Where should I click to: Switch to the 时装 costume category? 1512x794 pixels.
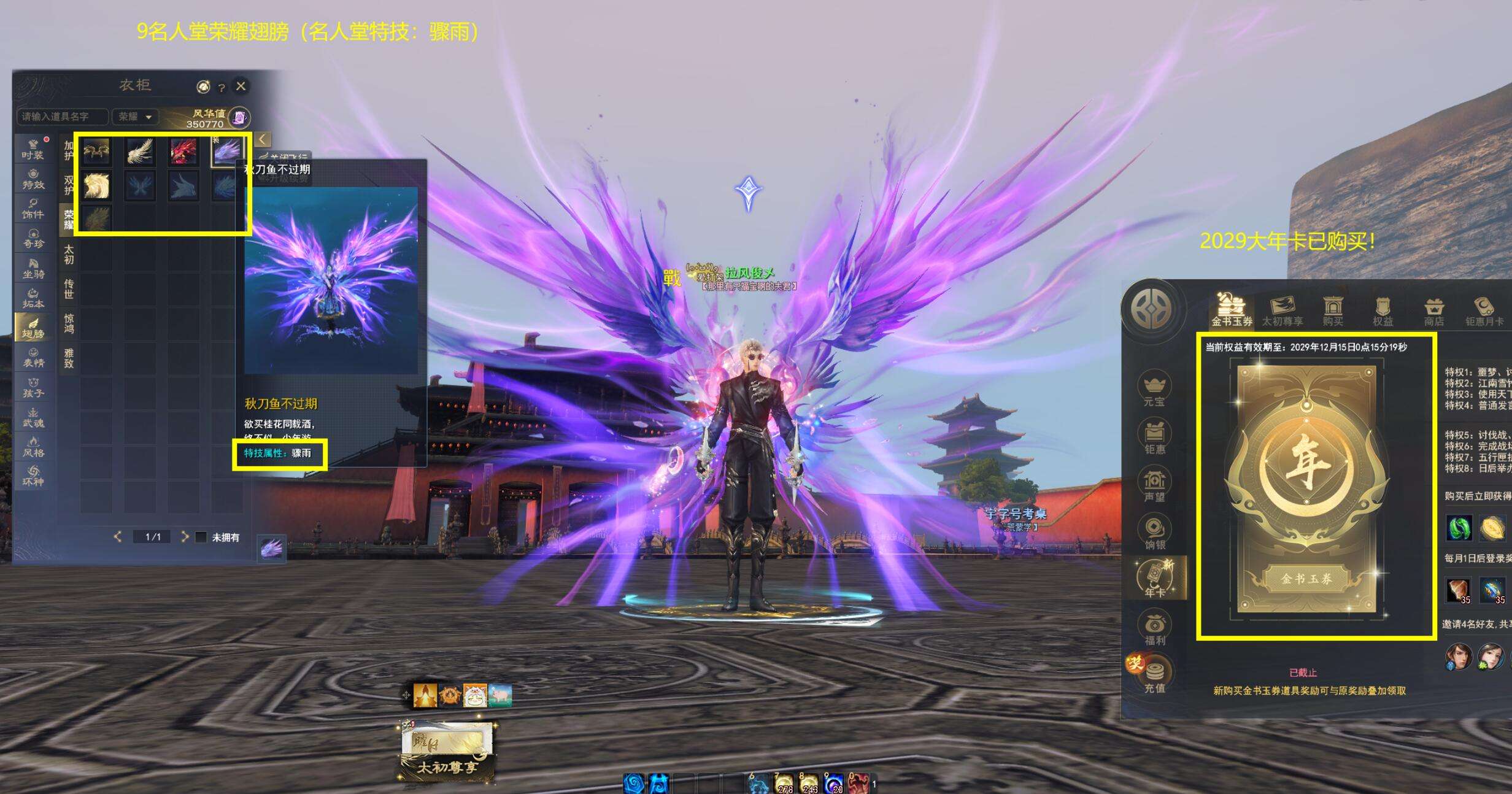point(33,149)
